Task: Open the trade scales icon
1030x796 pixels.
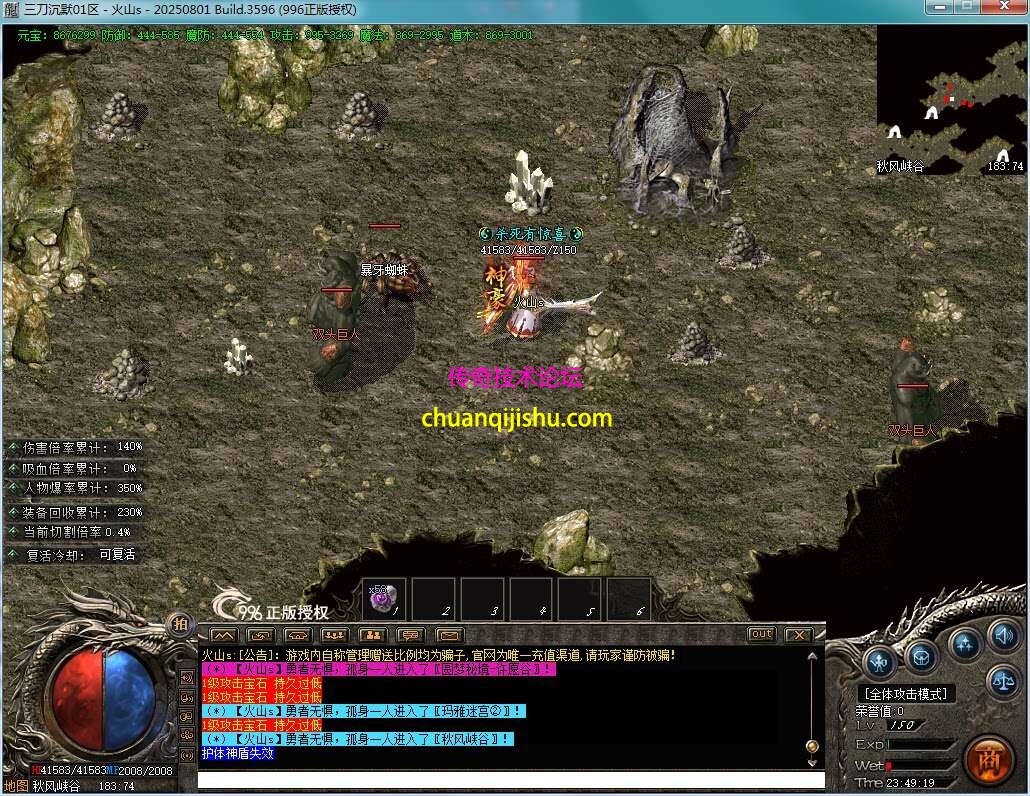Action: pos(1003,683)
